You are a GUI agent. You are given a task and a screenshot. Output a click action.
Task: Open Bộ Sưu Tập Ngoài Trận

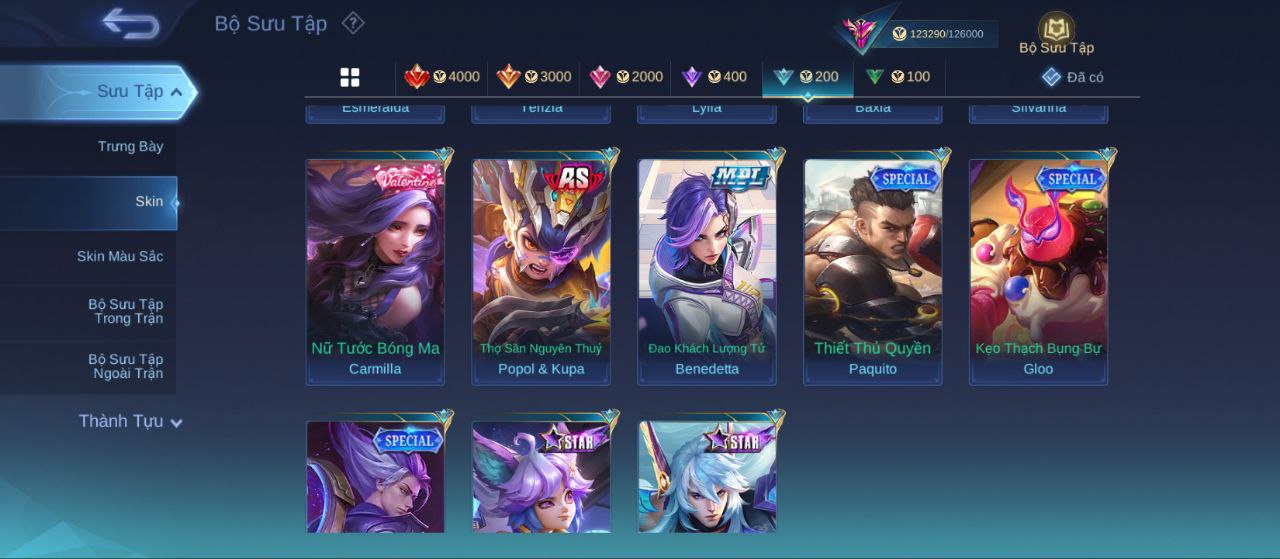click(125, 366)
